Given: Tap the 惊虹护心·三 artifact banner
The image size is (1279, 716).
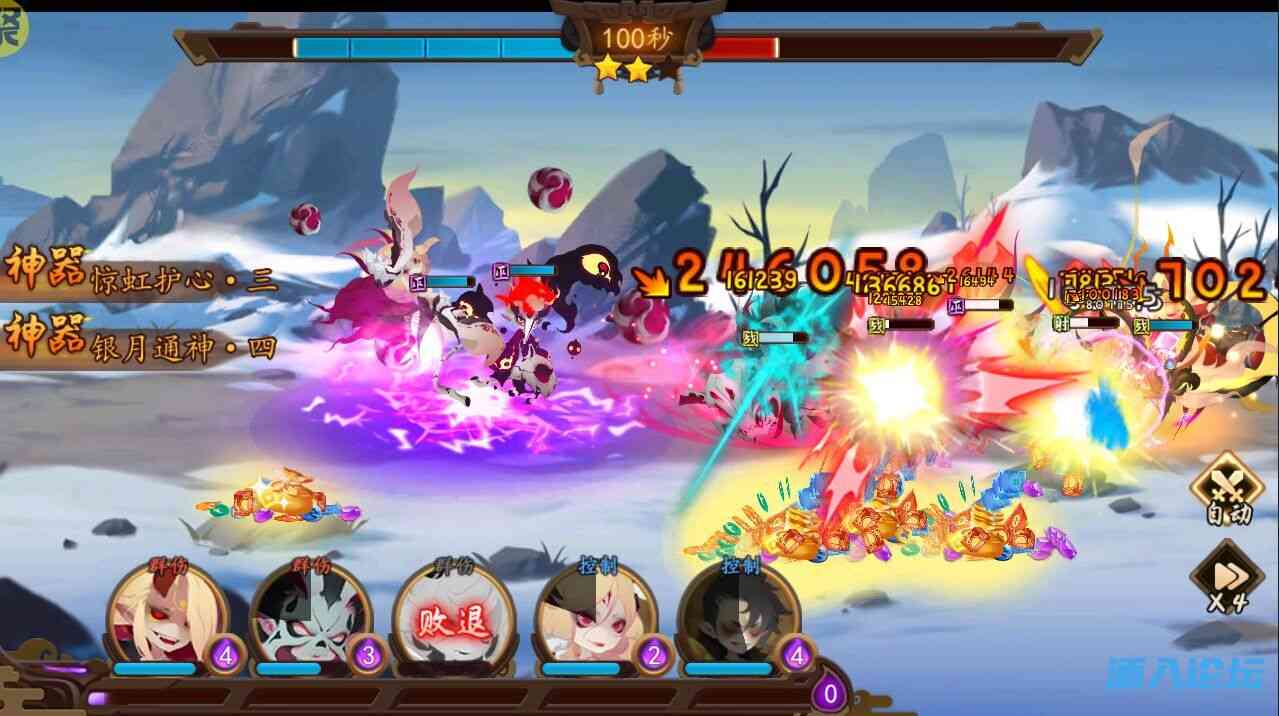Looking at the screenshot, I should point(140,275).
